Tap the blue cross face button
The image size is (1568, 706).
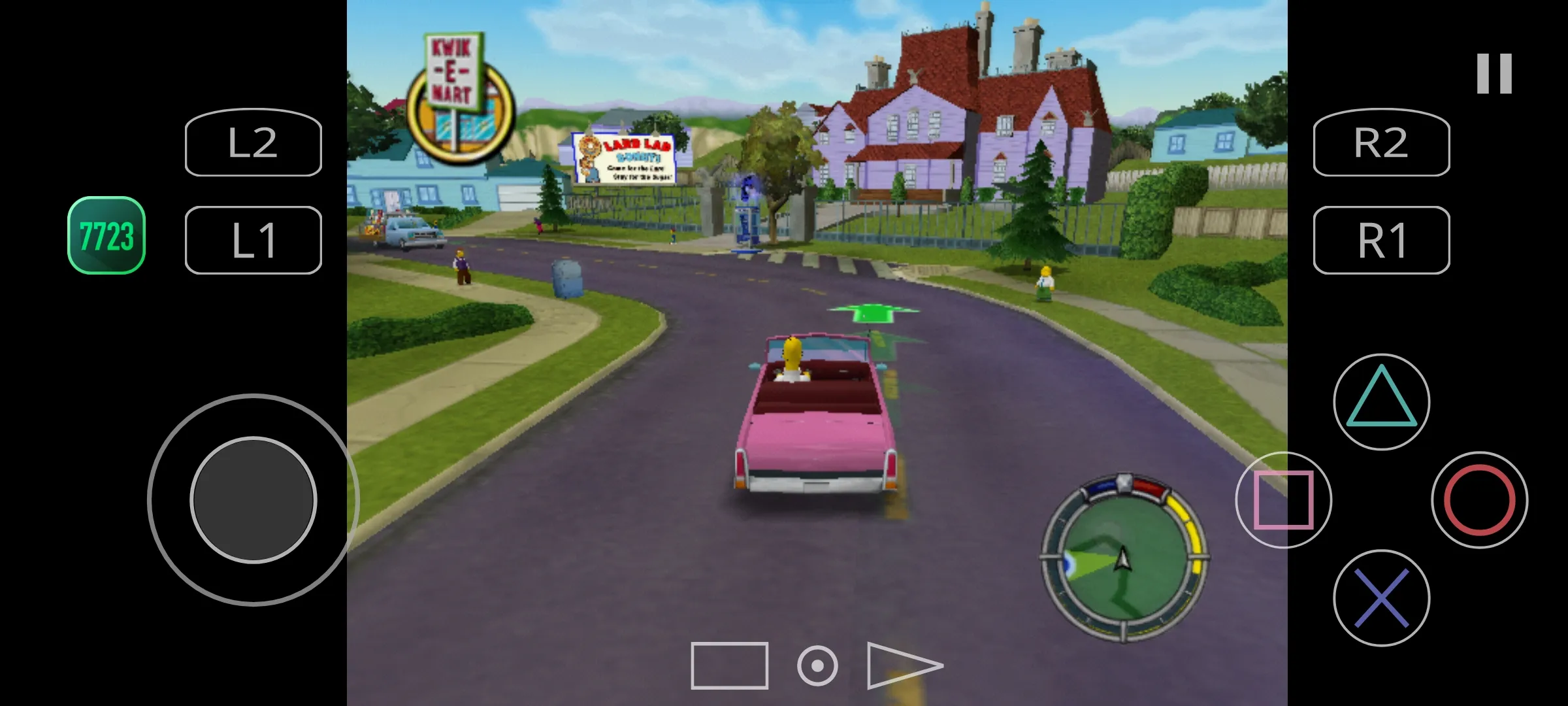1381,597
